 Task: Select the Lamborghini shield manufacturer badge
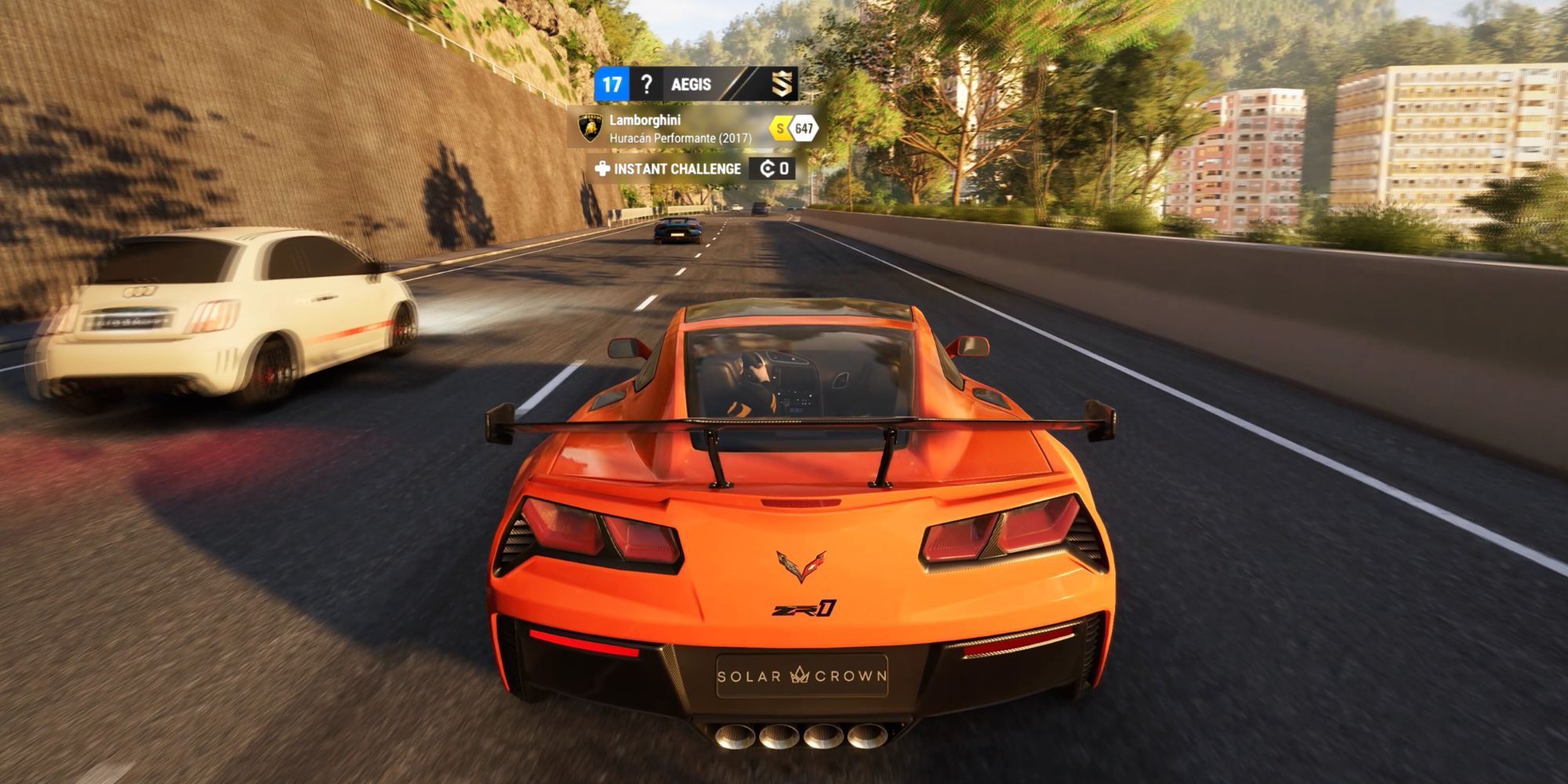590,127
